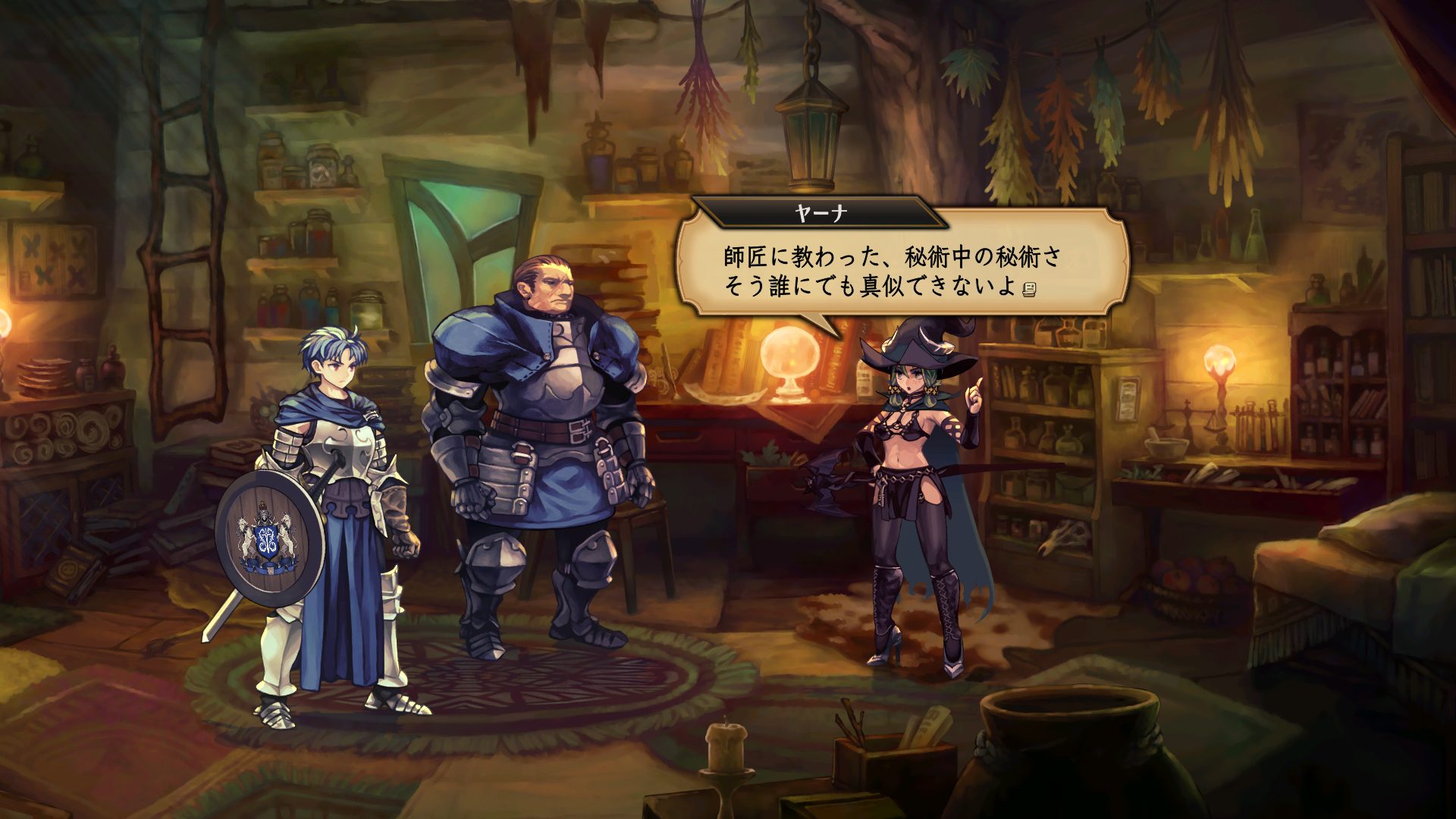This screenshot has width=1456, height=819.
Task: Click the page-turn icon ending the dialogue
Action: click(1029, 289)
